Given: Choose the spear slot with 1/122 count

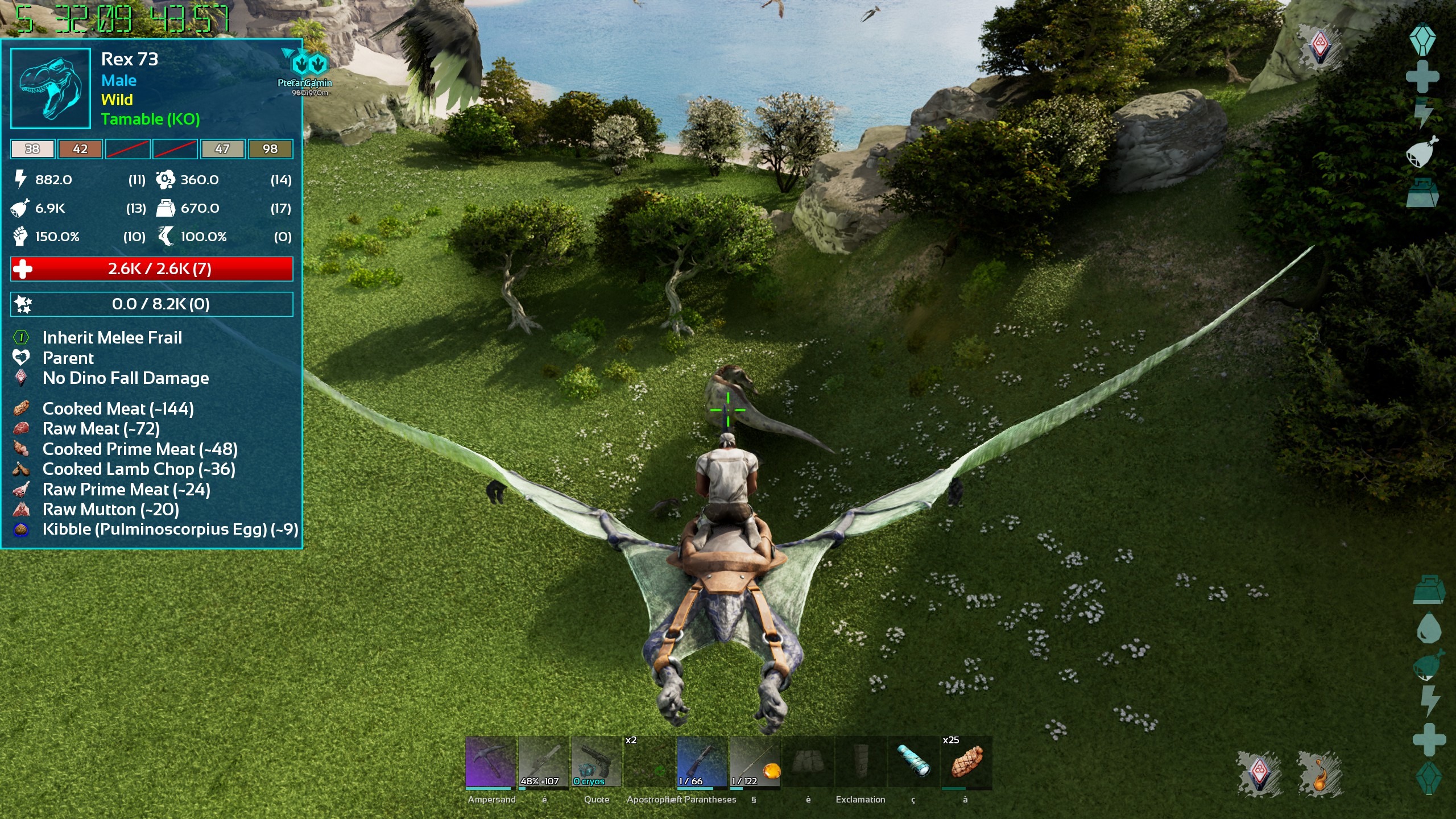Looking at the screenshot, I should click(x=755, y=762).
